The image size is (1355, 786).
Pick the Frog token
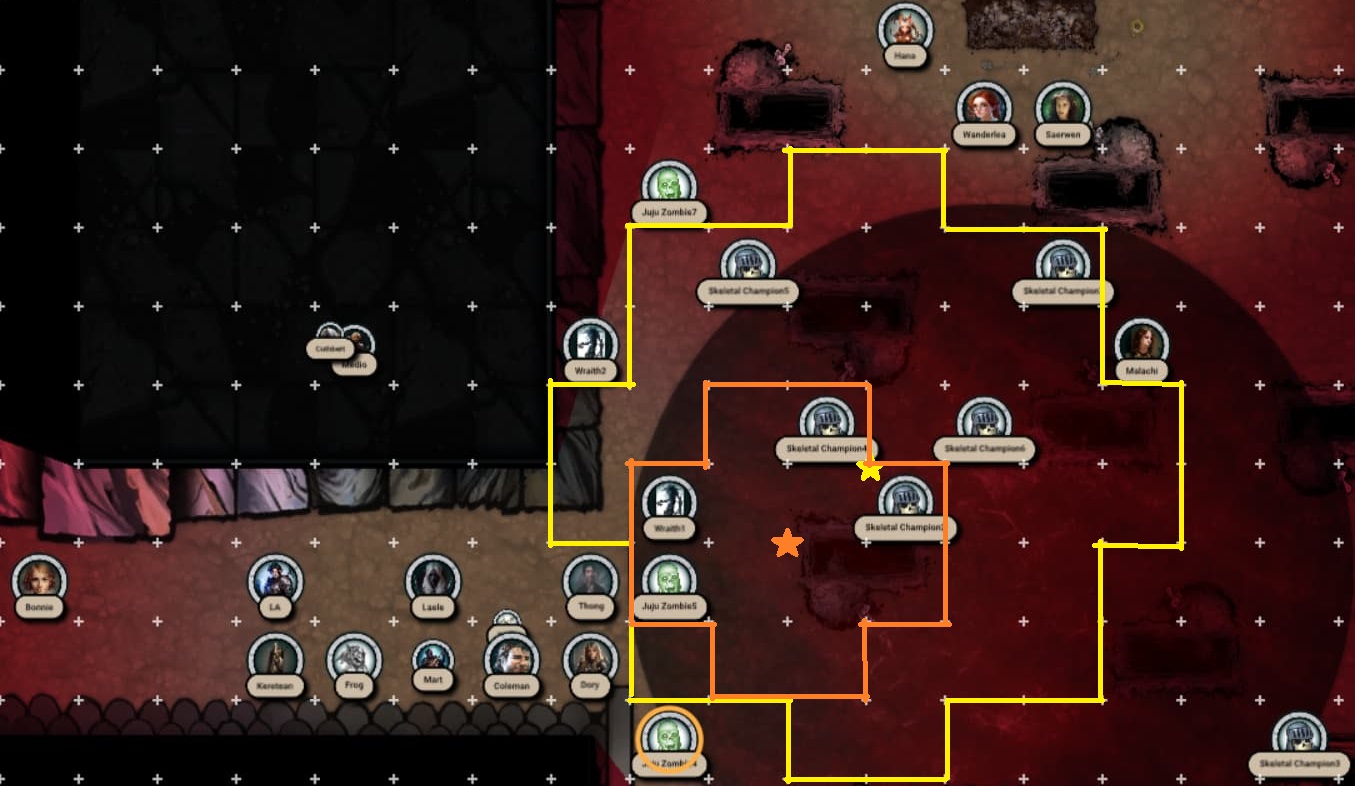point(354,659)
